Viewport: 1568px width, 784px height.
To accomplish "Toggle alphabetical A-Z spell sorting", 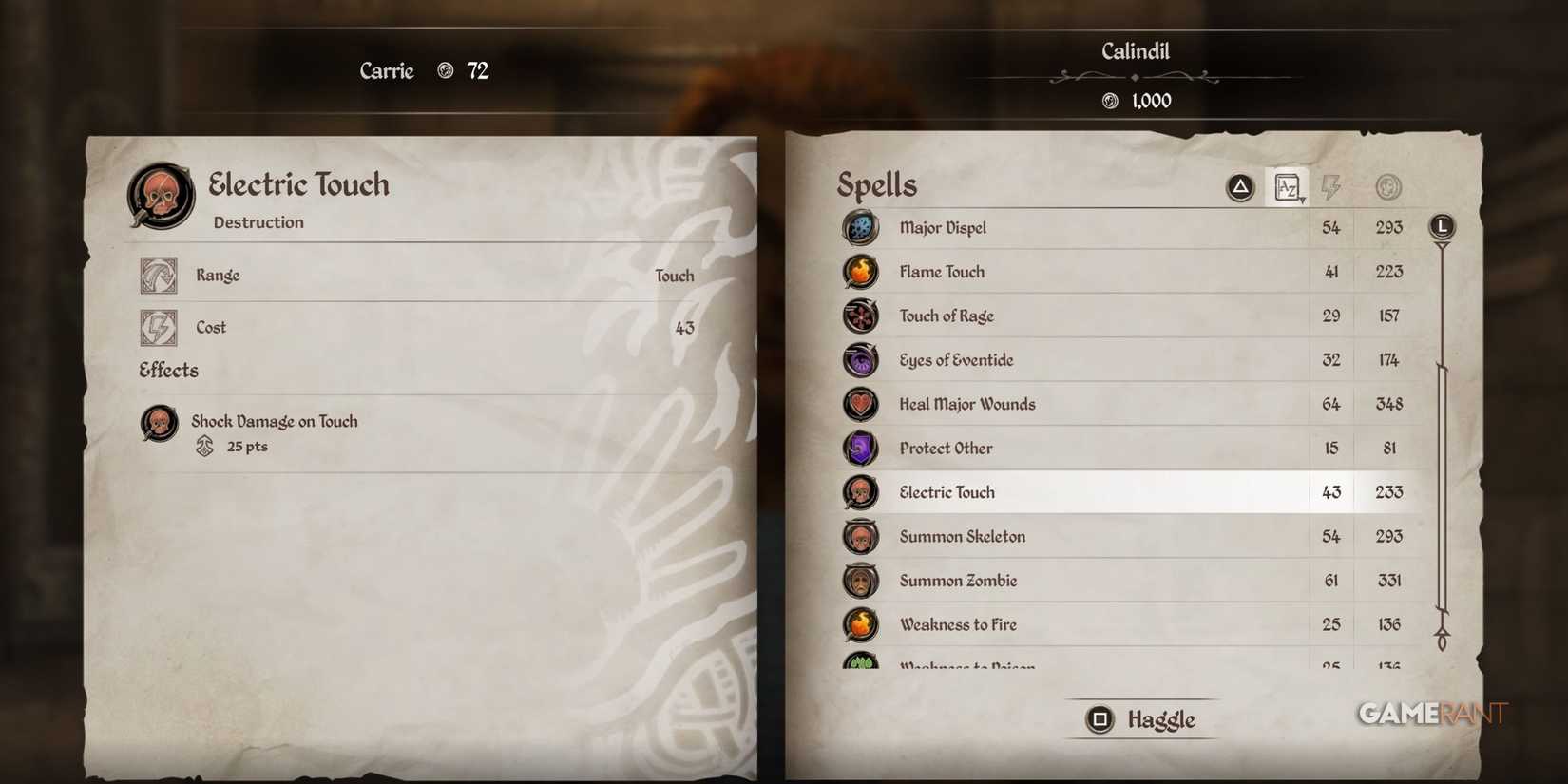I will point(1289,186).
